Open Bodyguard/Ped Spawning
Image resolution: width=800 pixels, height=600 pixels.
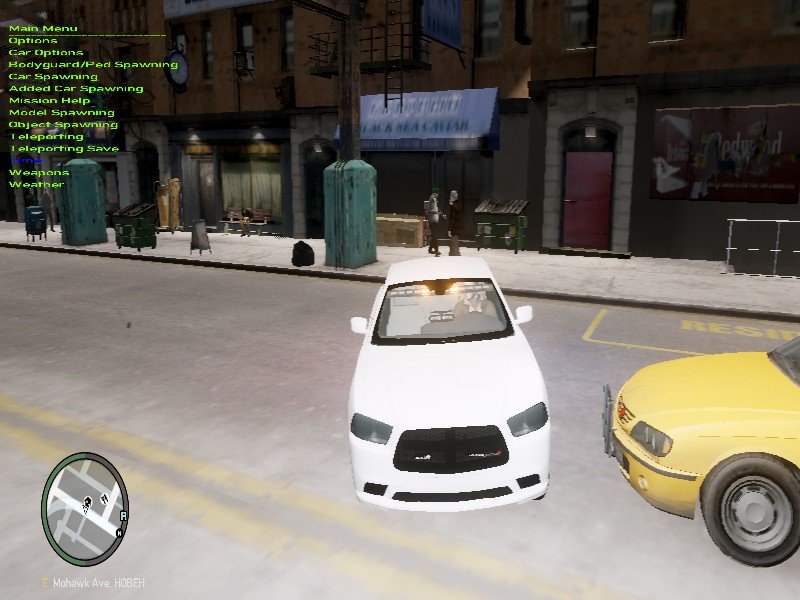[79, 64]
